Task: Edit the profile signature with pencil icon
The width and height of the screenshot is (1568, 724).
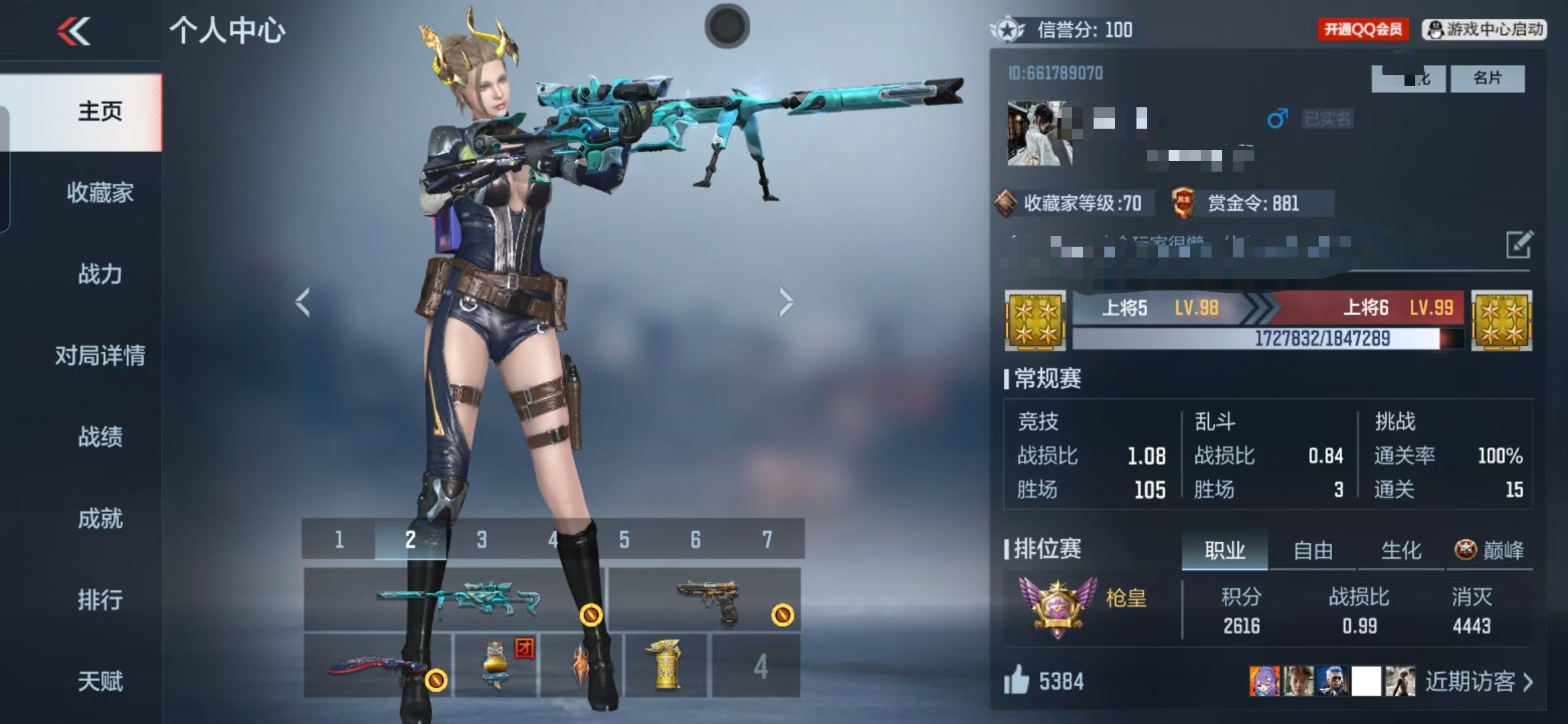Action: coord(1518,245)
